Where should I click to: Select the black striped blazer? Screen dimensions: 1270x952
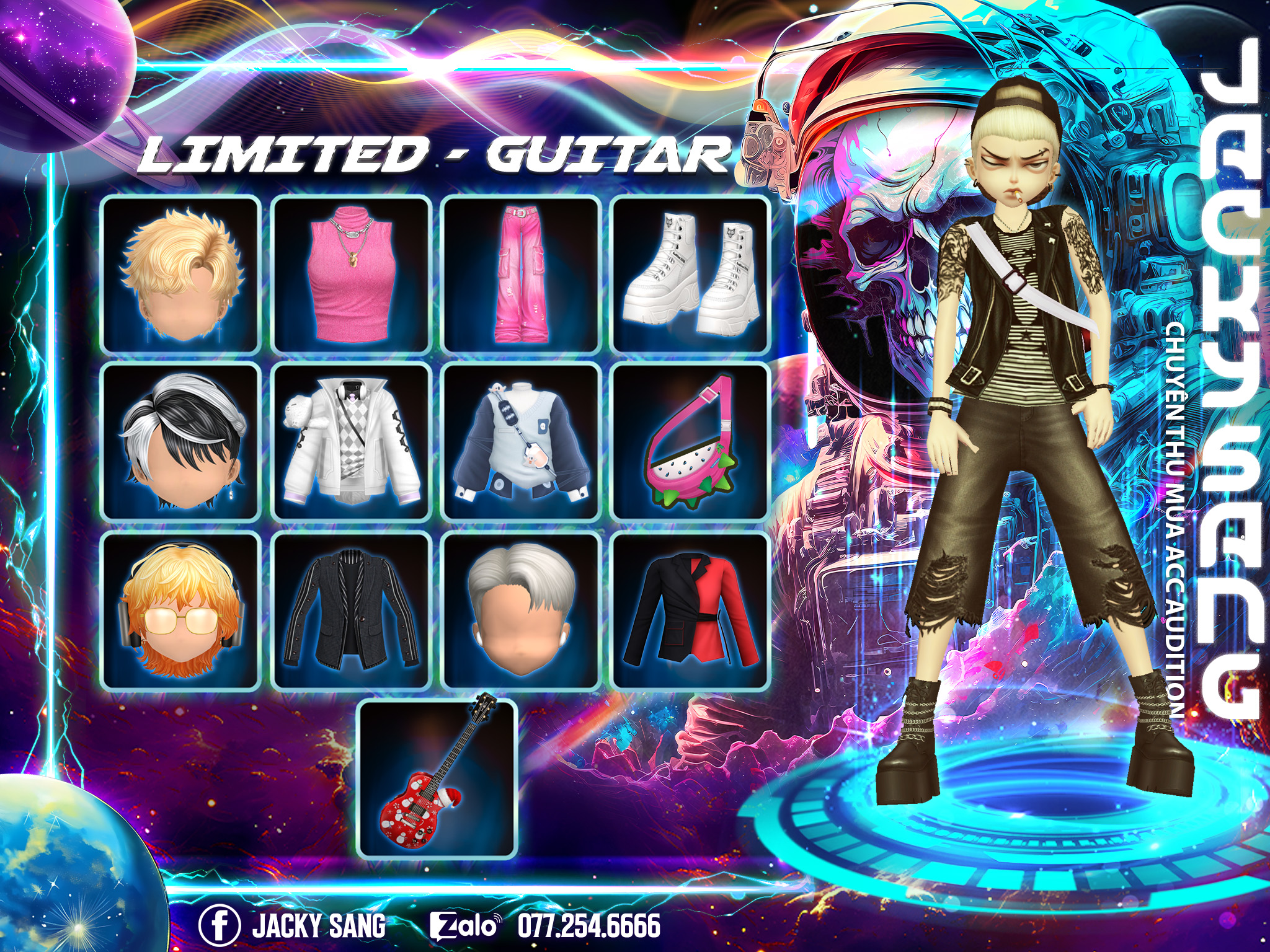click(352, 610)
